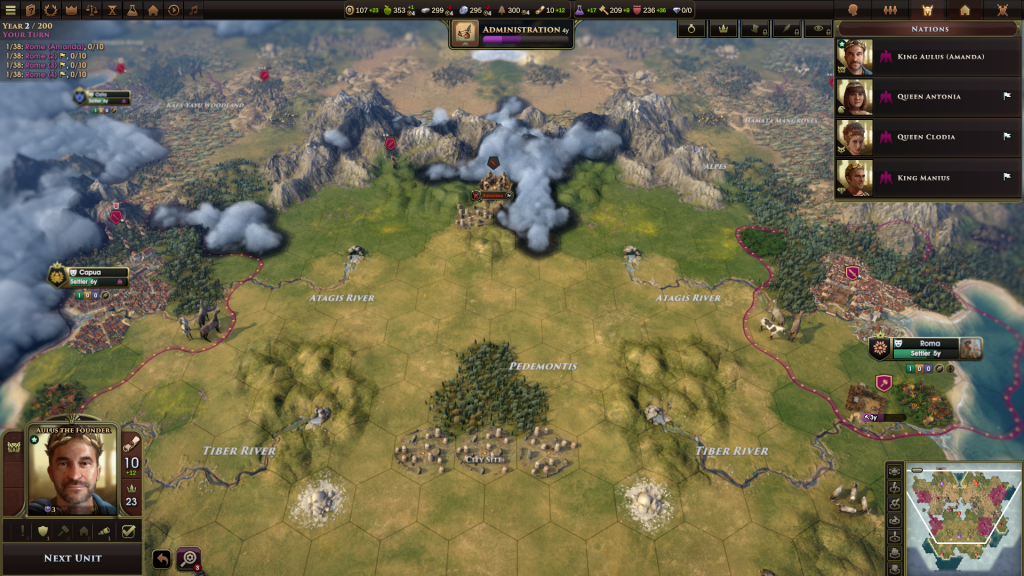Open the flask technology screen

tap(132, 10)
